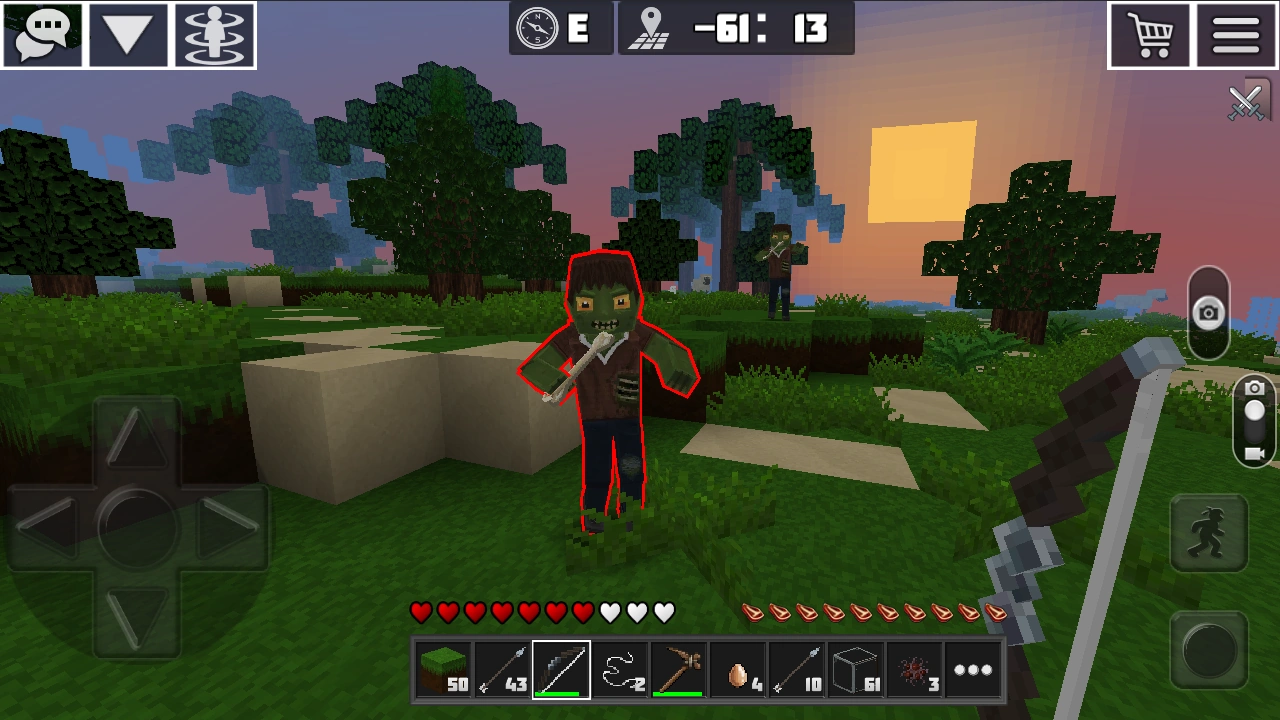The image size is (1280, 720).
Task: Open the chat window
Action: point(42,33)
